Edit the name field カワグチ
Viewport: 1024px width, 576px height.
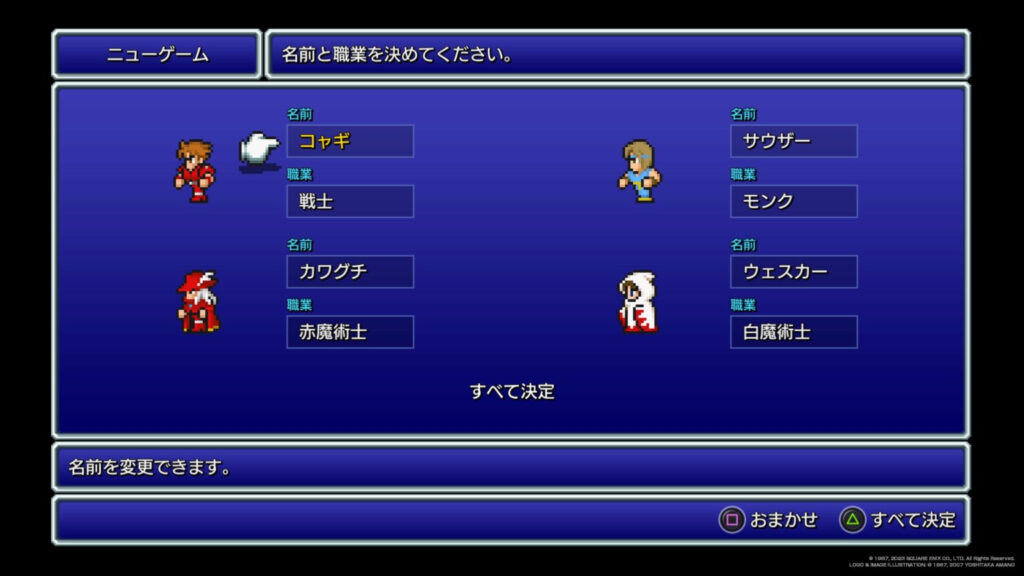pos(350,271)
